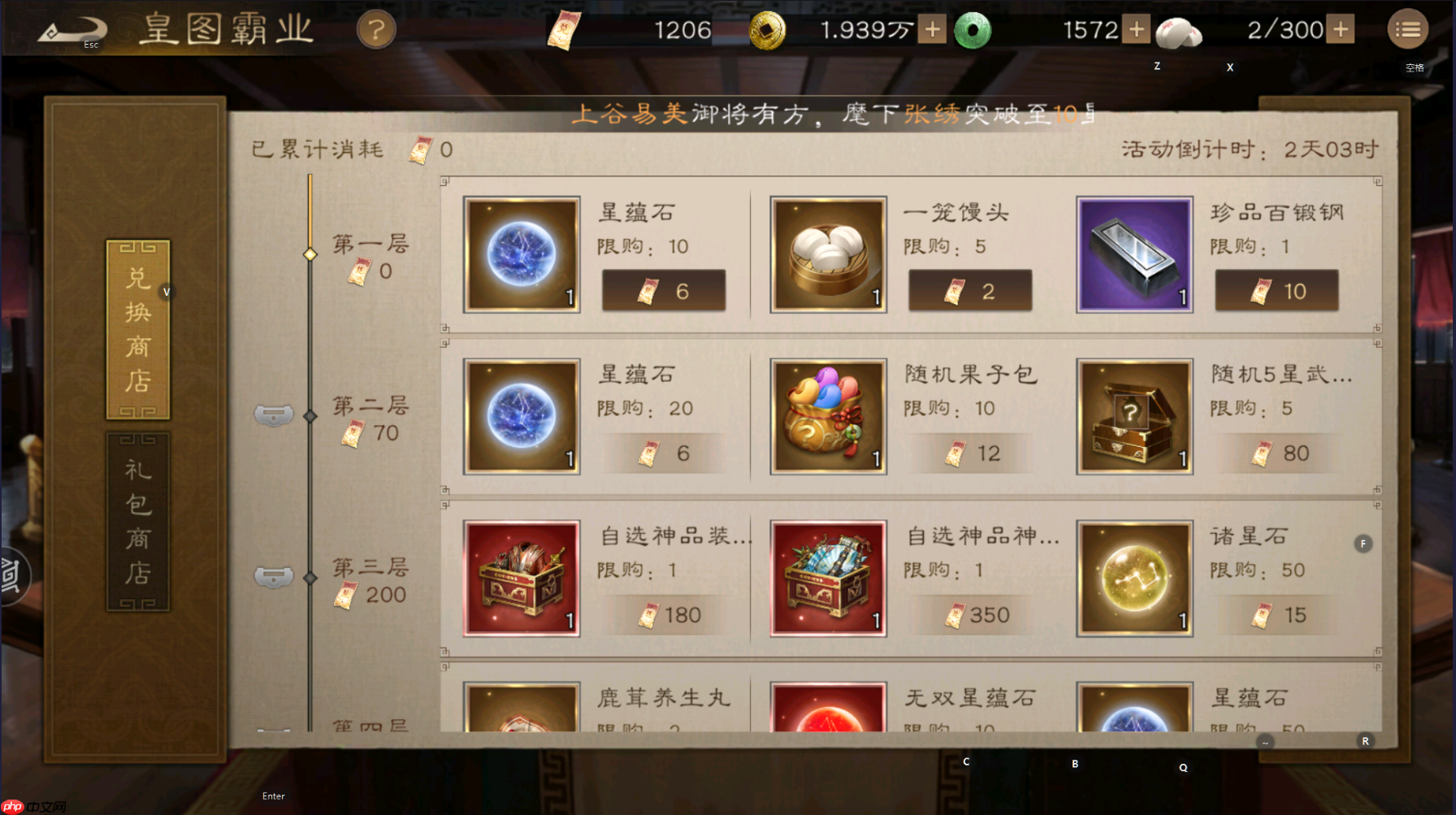Click the plus stepper next to gold amount

tap(931, 30)
